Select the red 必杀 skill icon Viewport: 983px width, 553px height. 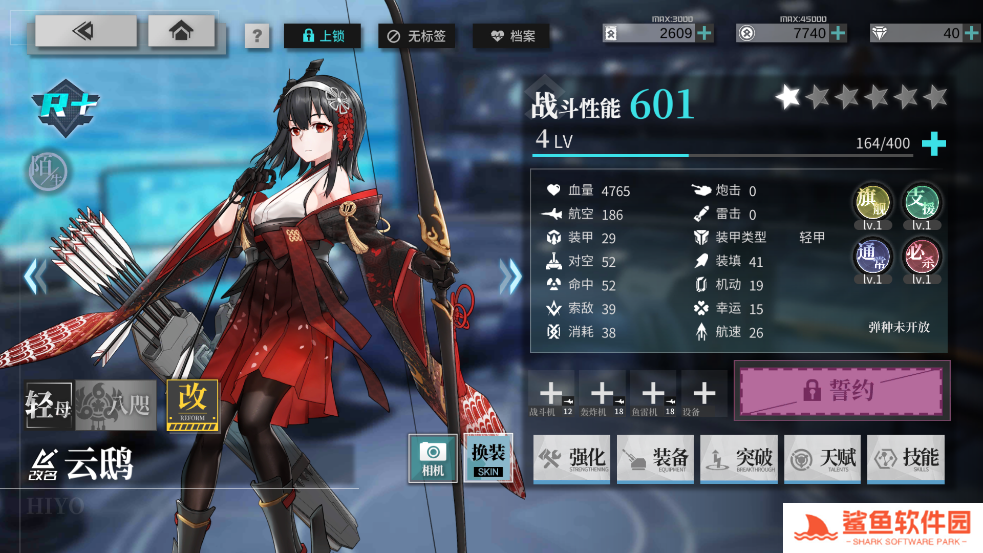pos(920,258)
